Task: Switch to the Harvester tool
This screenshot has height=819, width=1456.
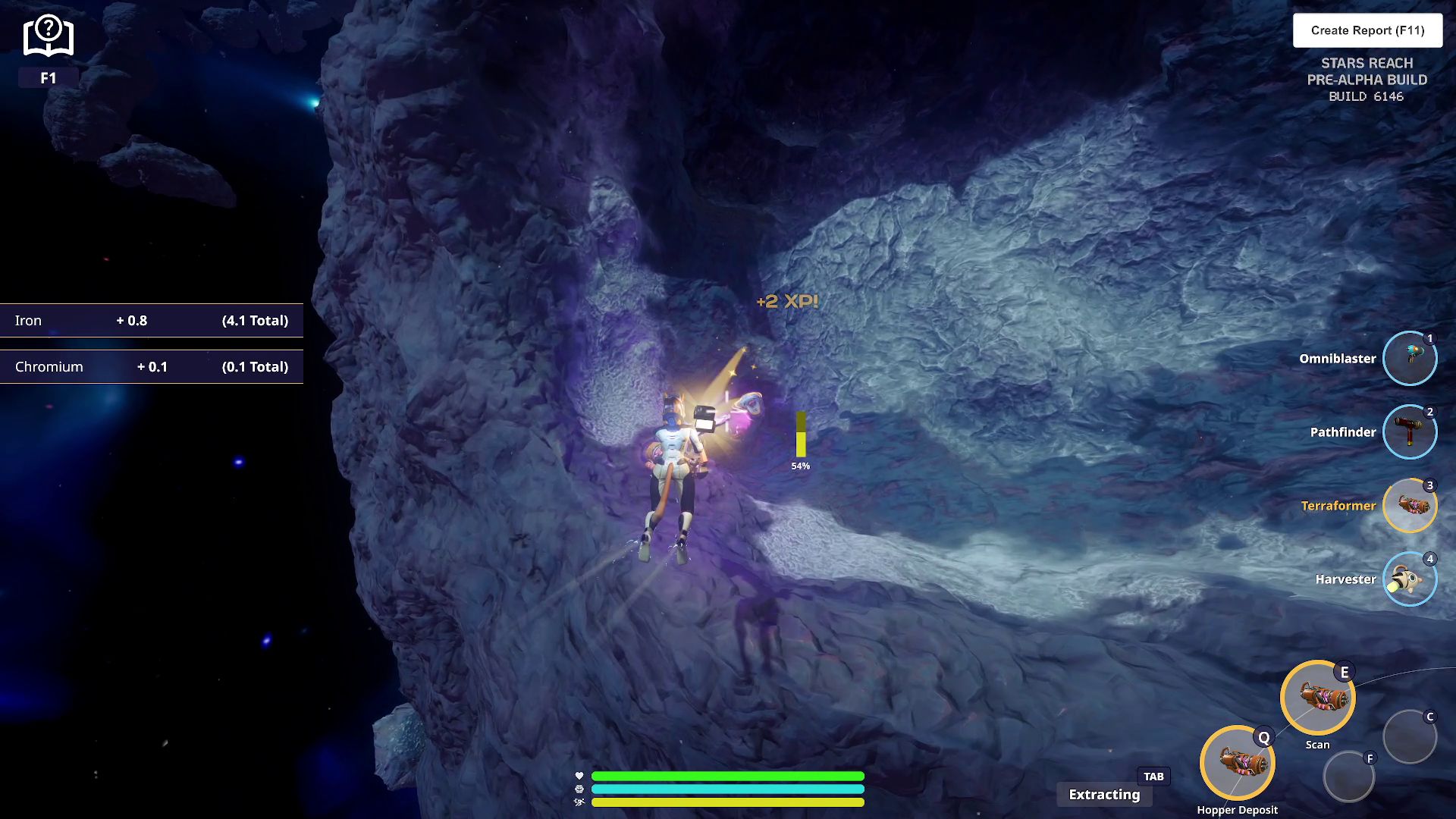Action: click(x=1409, y=579)
